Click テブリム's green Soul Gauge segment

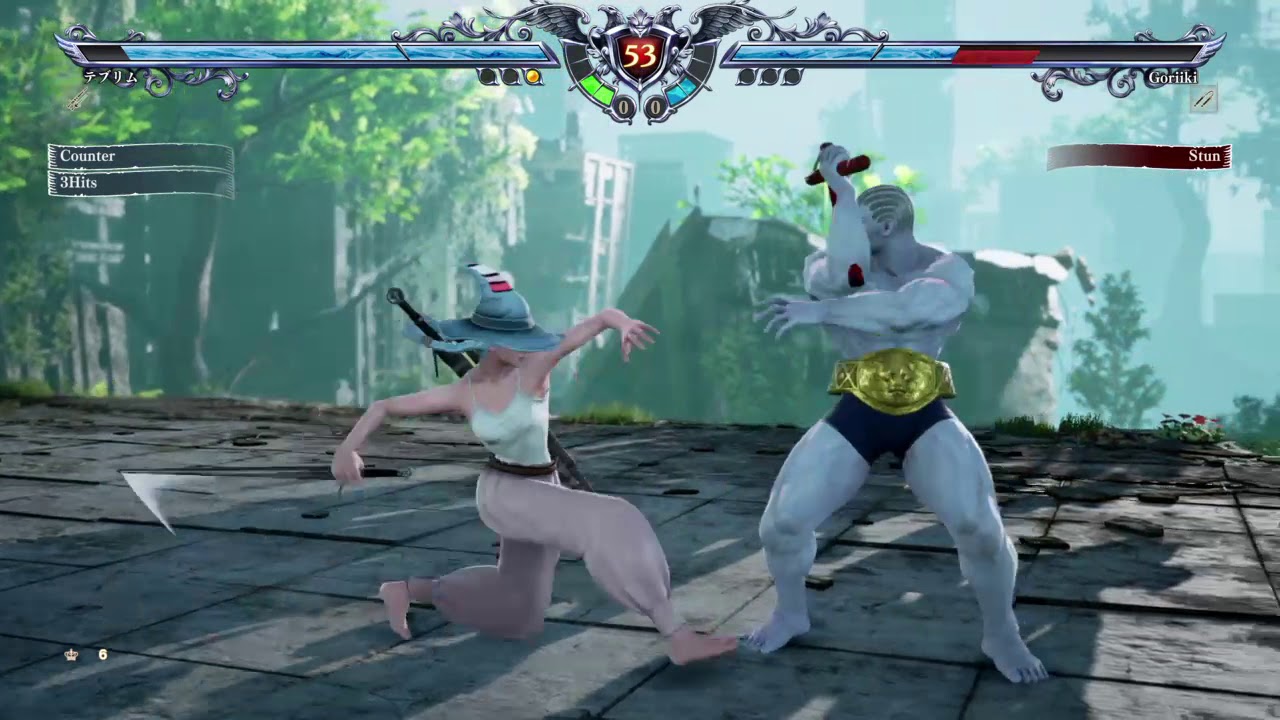598,90
